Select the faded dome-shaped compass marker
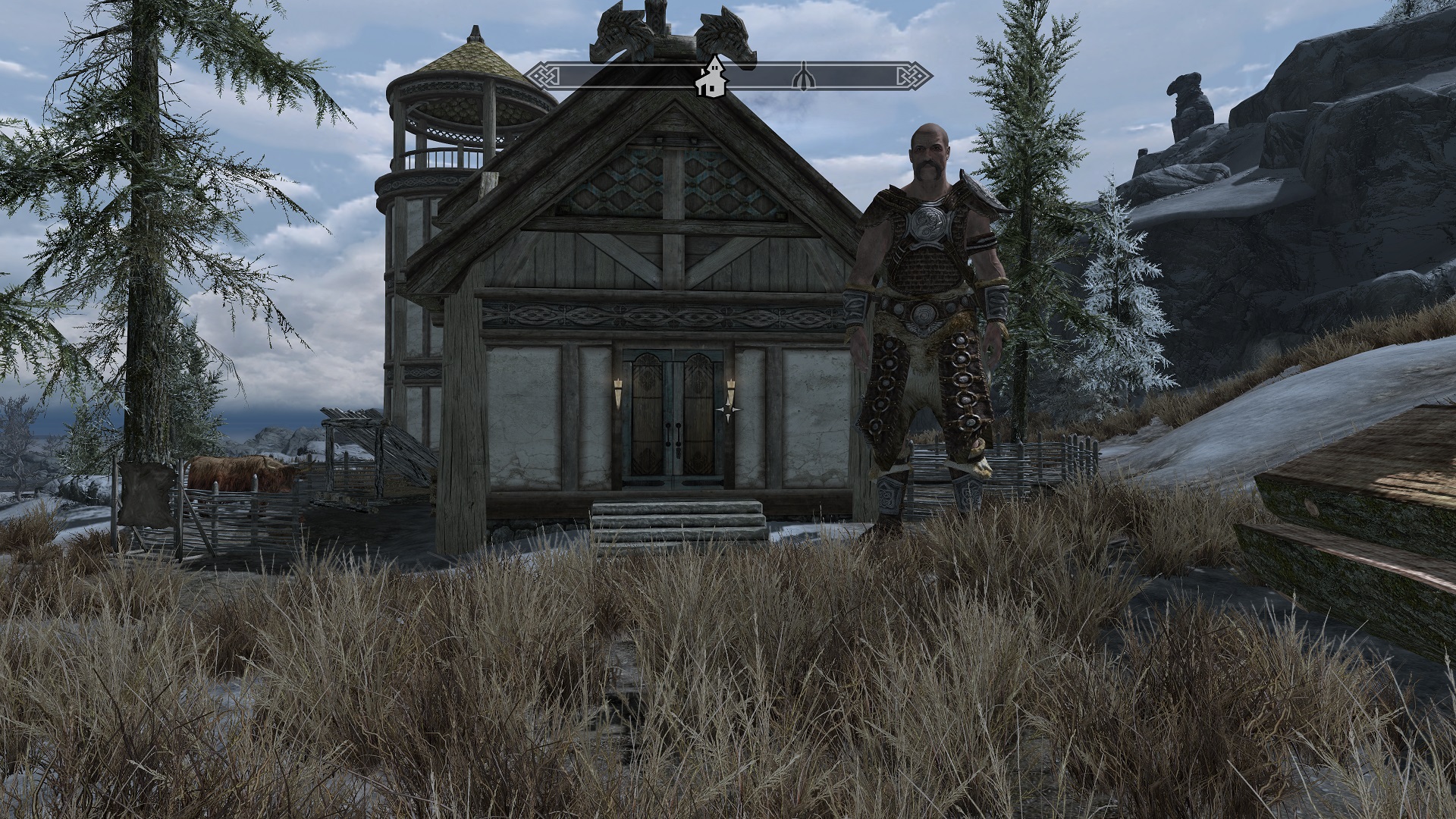The width and height of the screenshot is (1456, 819). click(x=802, y=77)
